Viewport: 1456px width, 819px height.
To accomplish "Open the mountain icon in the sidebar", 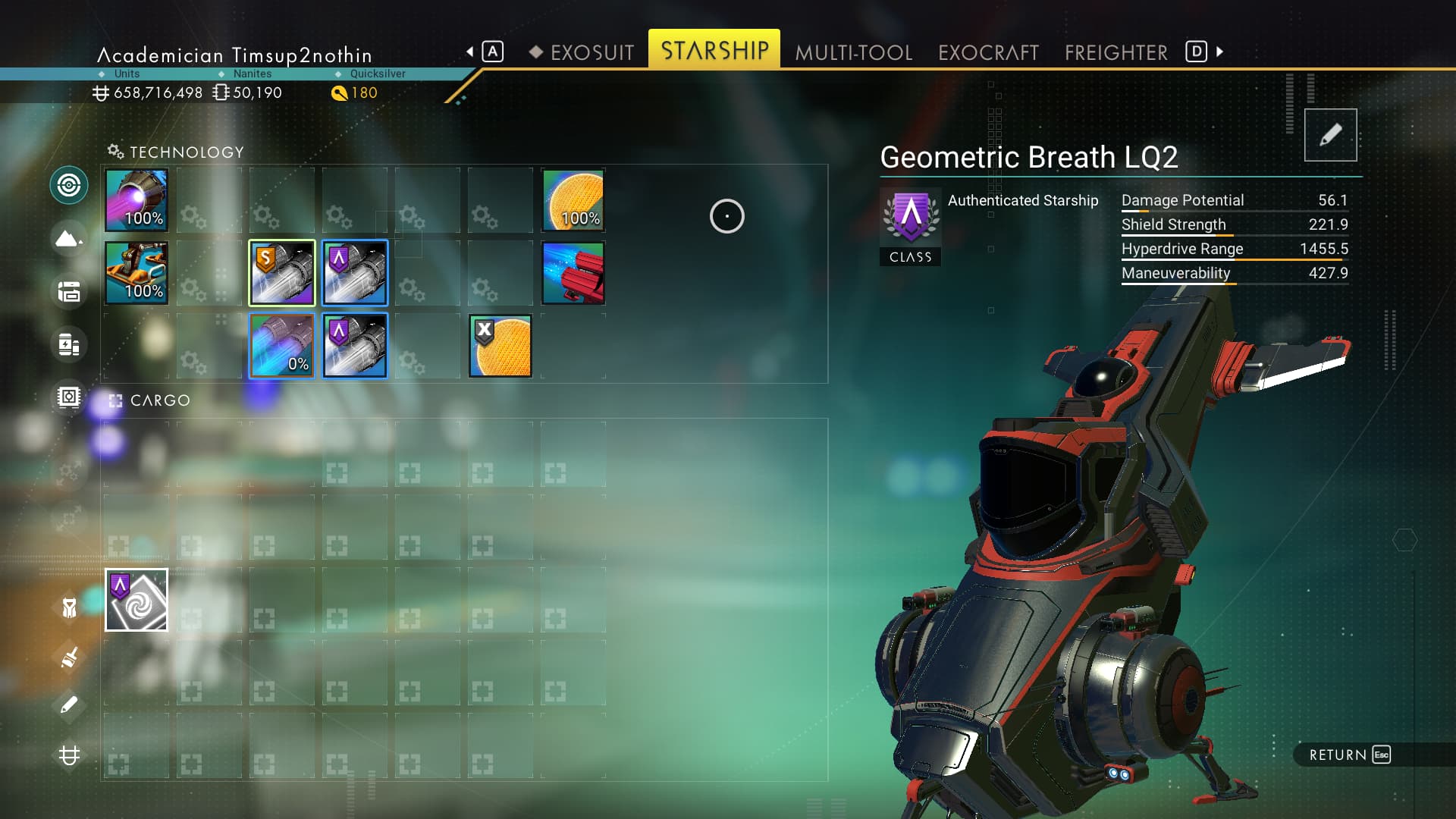I will click(69, 239).
